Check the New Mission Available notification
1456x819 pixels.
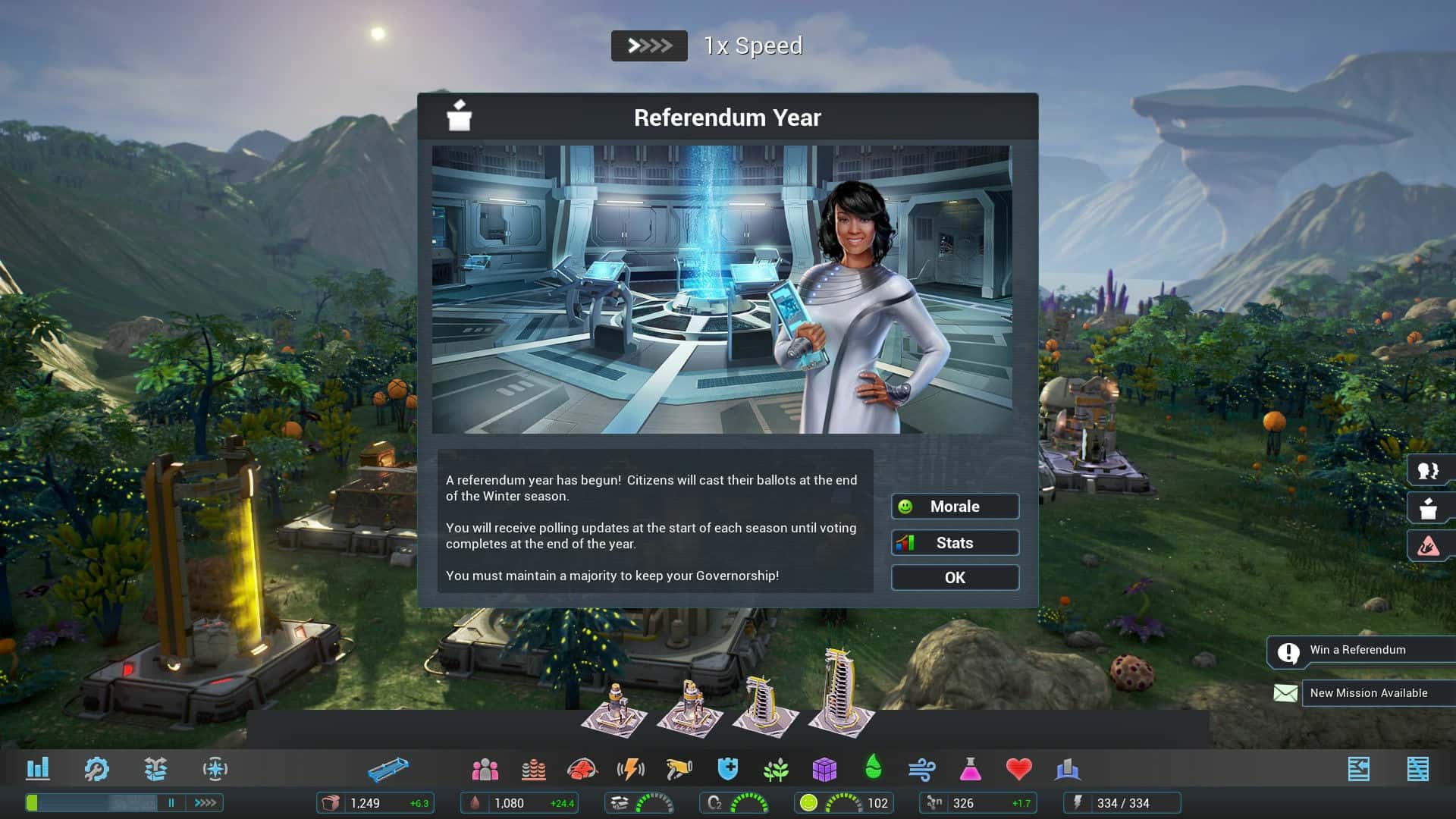click(1369, 692)
